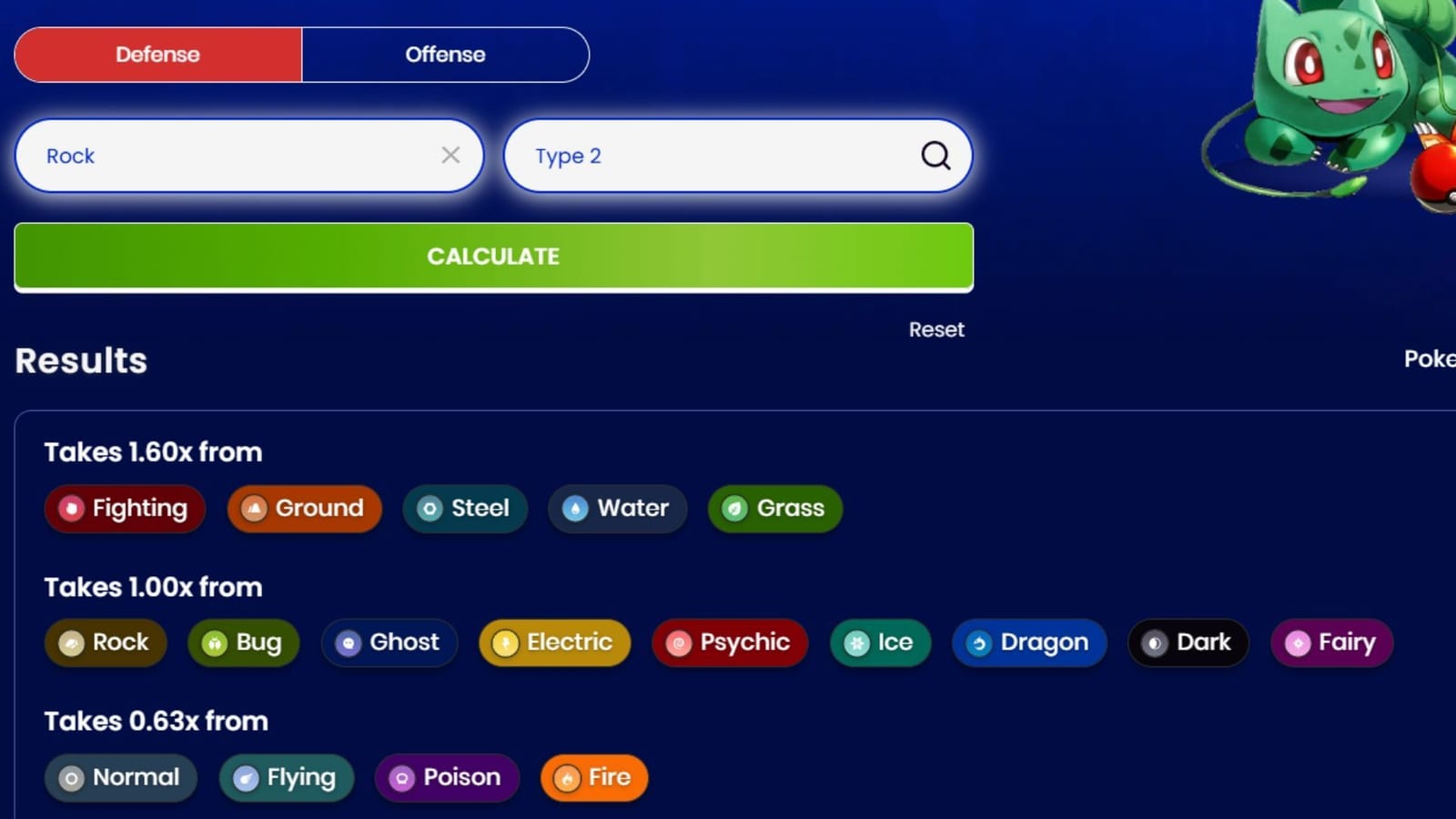Click the search magnifier in Type 2 field

935,156
